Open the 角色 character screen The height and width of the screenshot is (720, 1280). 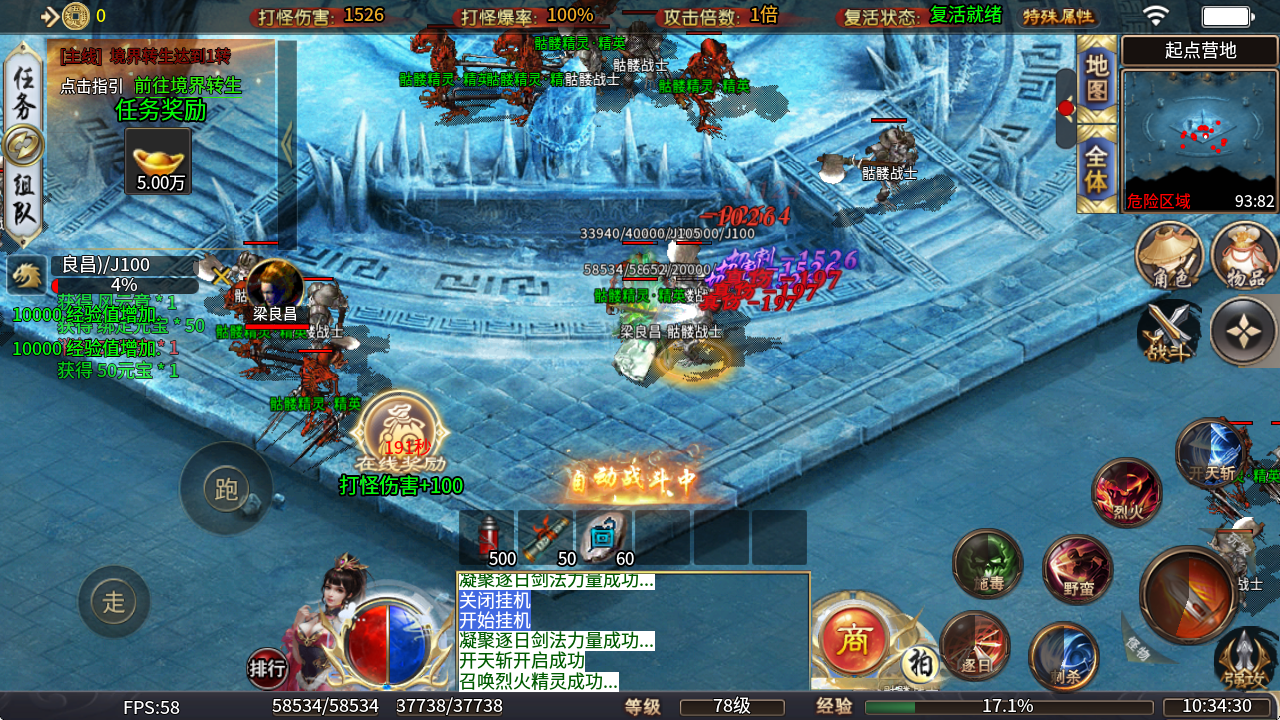[x=1169, y=256]
